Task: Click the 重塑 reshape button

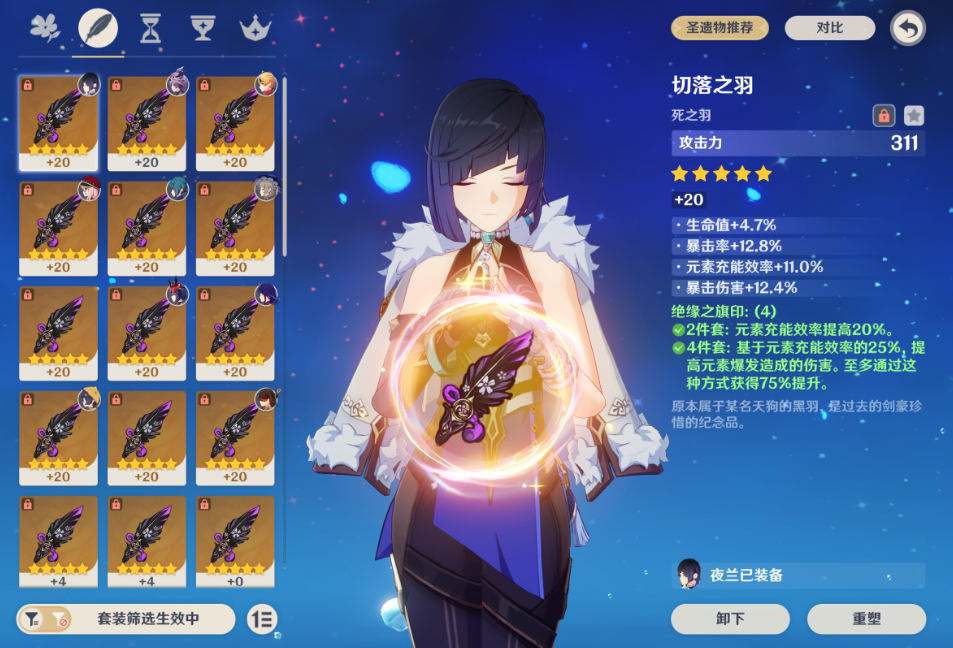Action: click(x=866, y=619)
